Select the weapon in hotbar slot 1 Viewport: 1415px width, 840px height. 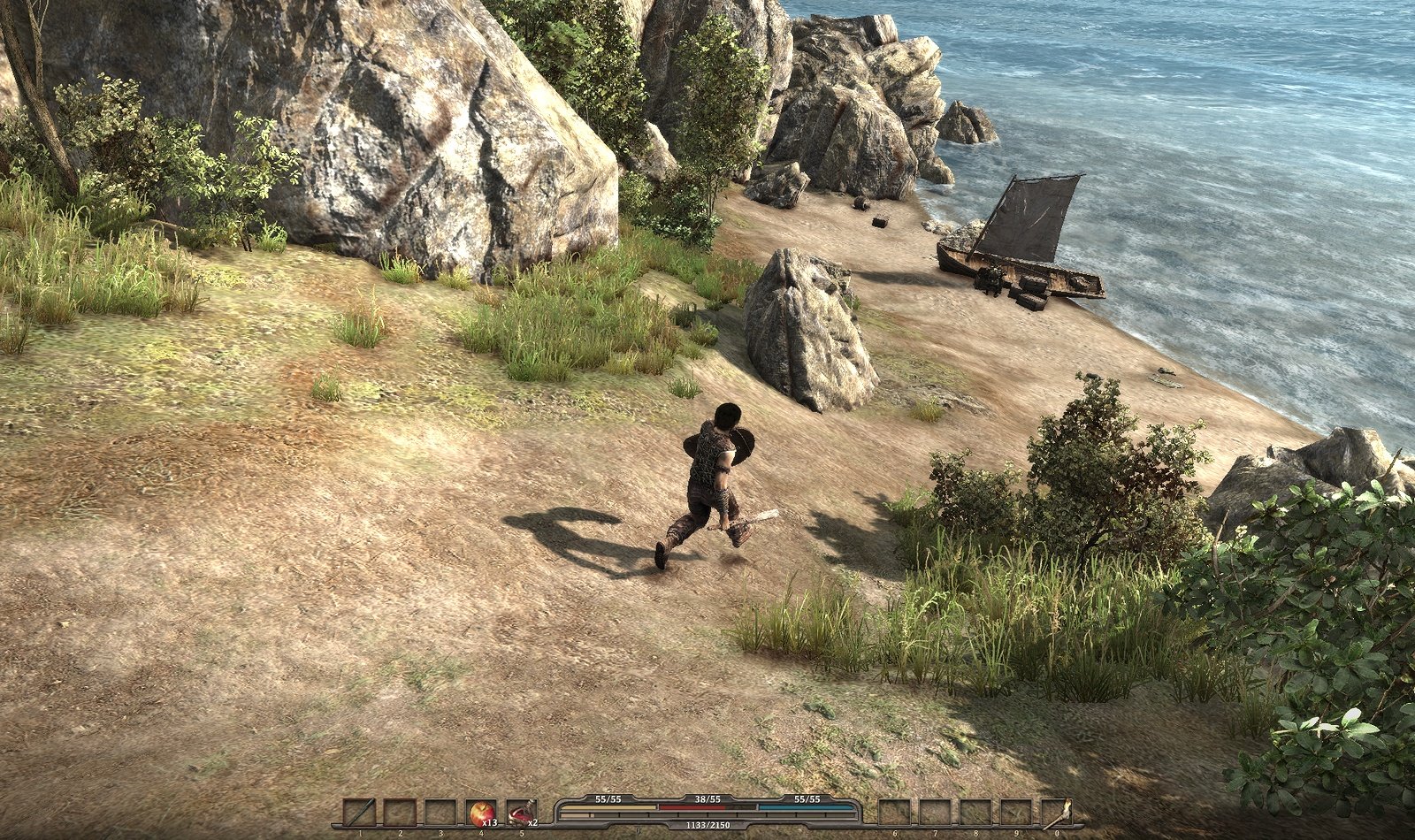click(x=359, y=812)
